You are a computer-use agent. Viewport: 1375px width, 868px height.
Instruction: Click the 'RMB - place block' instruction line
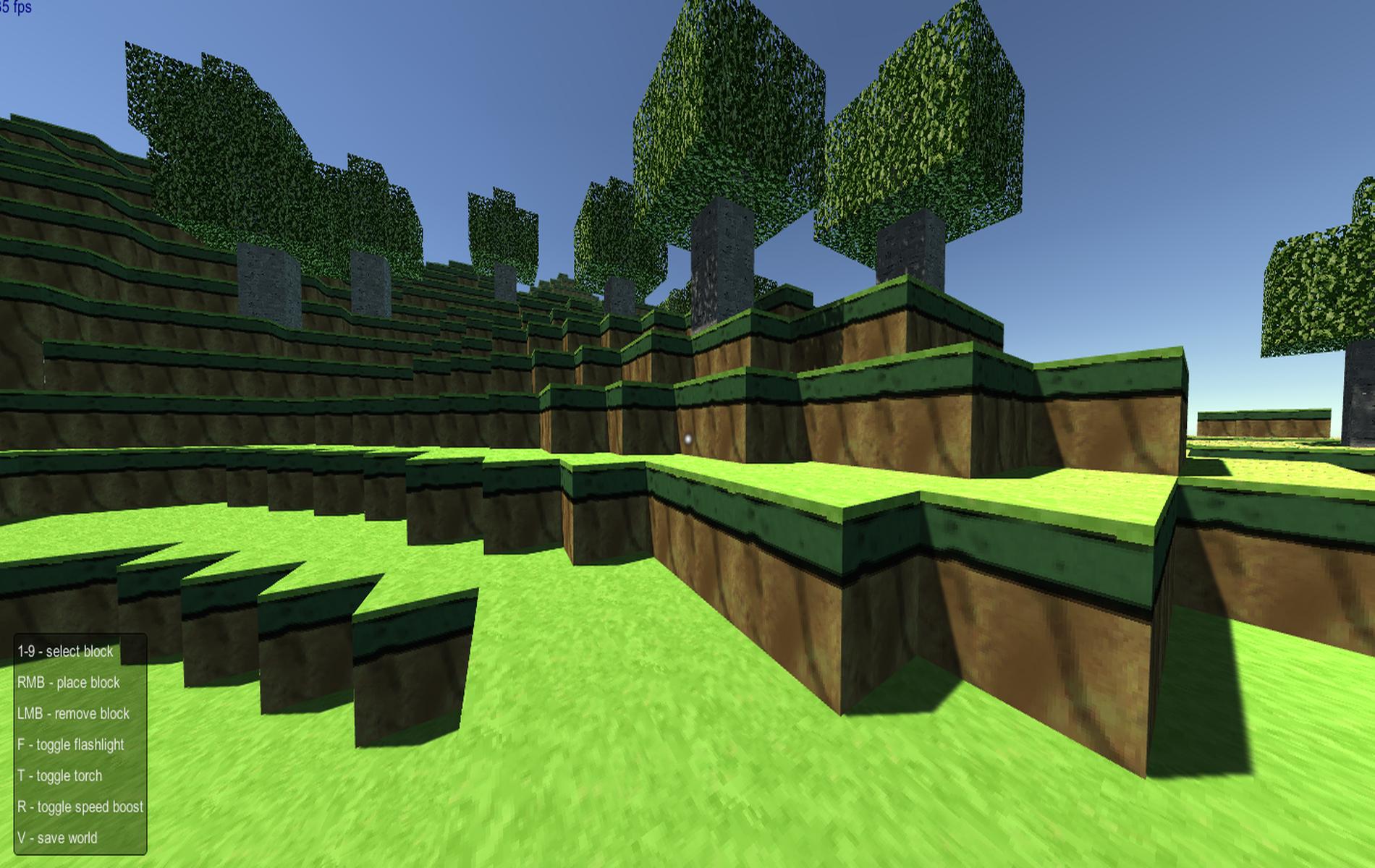(x=70, y=682)
